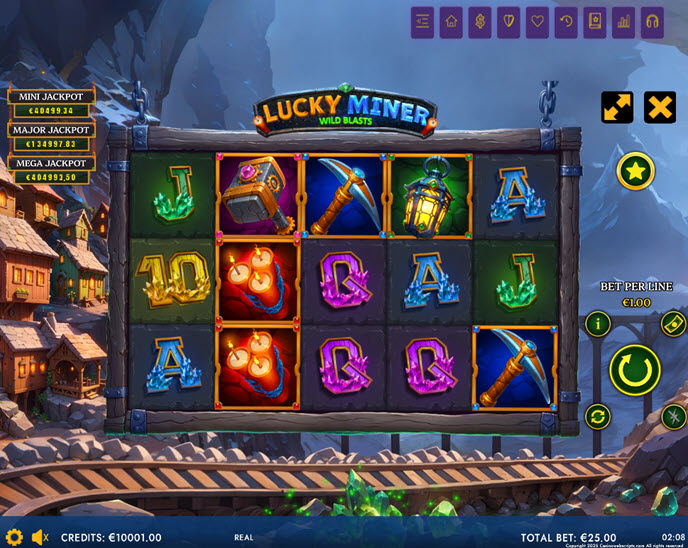The height and width of the screenshot is (548, 688).
Task: Open support via the headphones icon
Action: [x=652, y=22]
